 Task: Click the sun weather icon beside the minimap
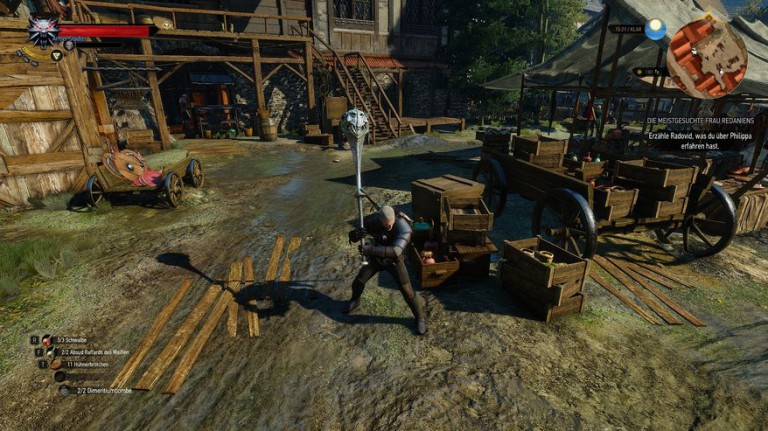coord(655,30)
